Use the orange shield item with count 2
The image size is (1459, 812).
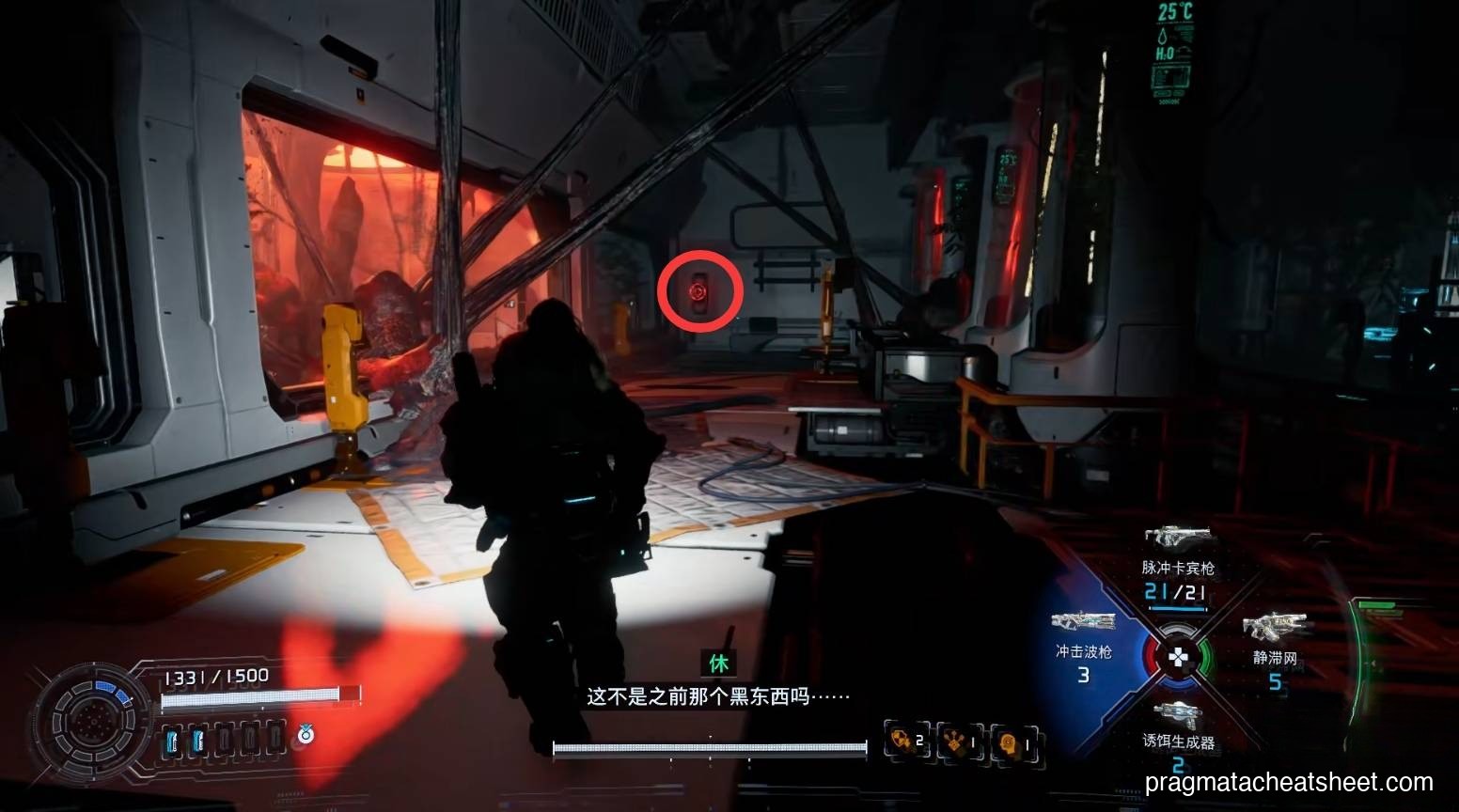905,742
